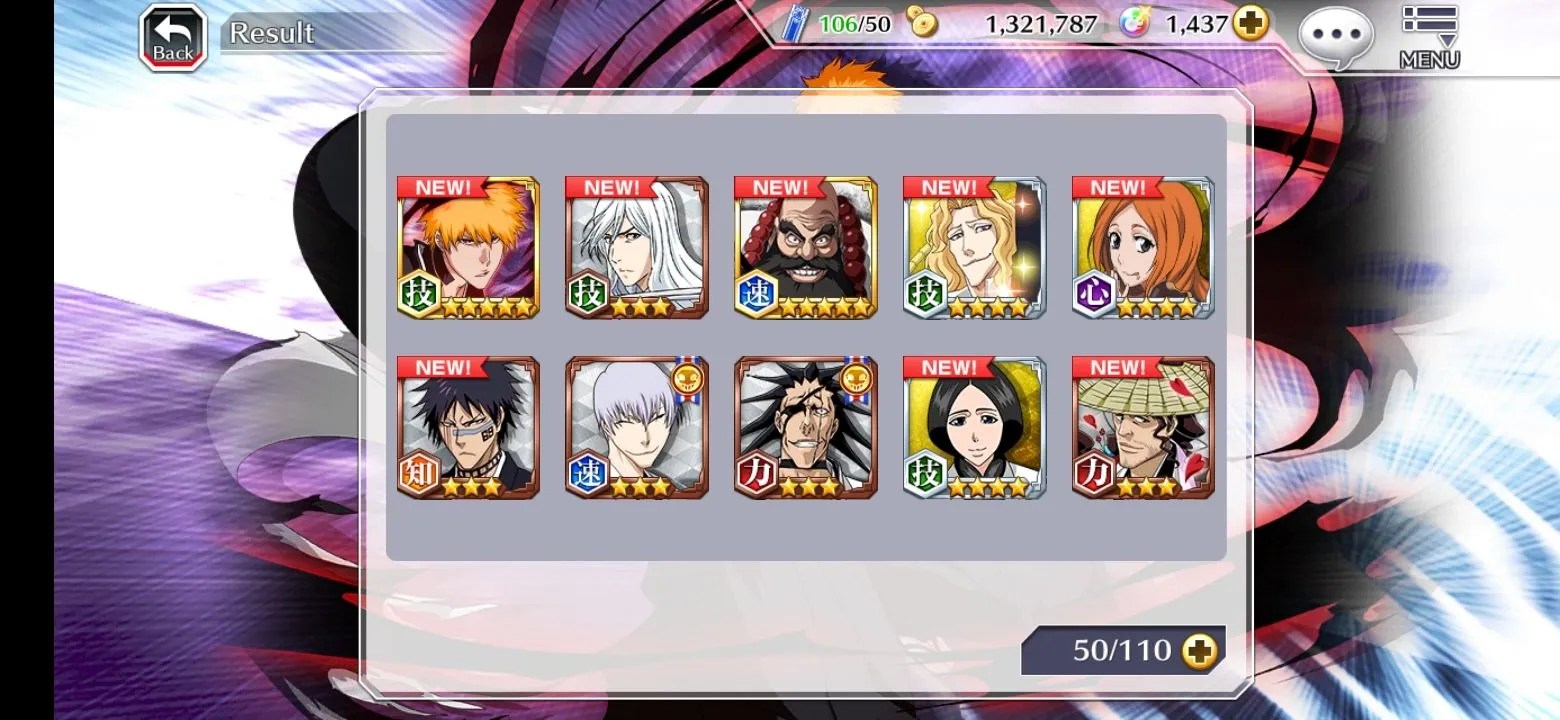
Task: Select the blond wavy-haired character card
Action: coord(975,248)
